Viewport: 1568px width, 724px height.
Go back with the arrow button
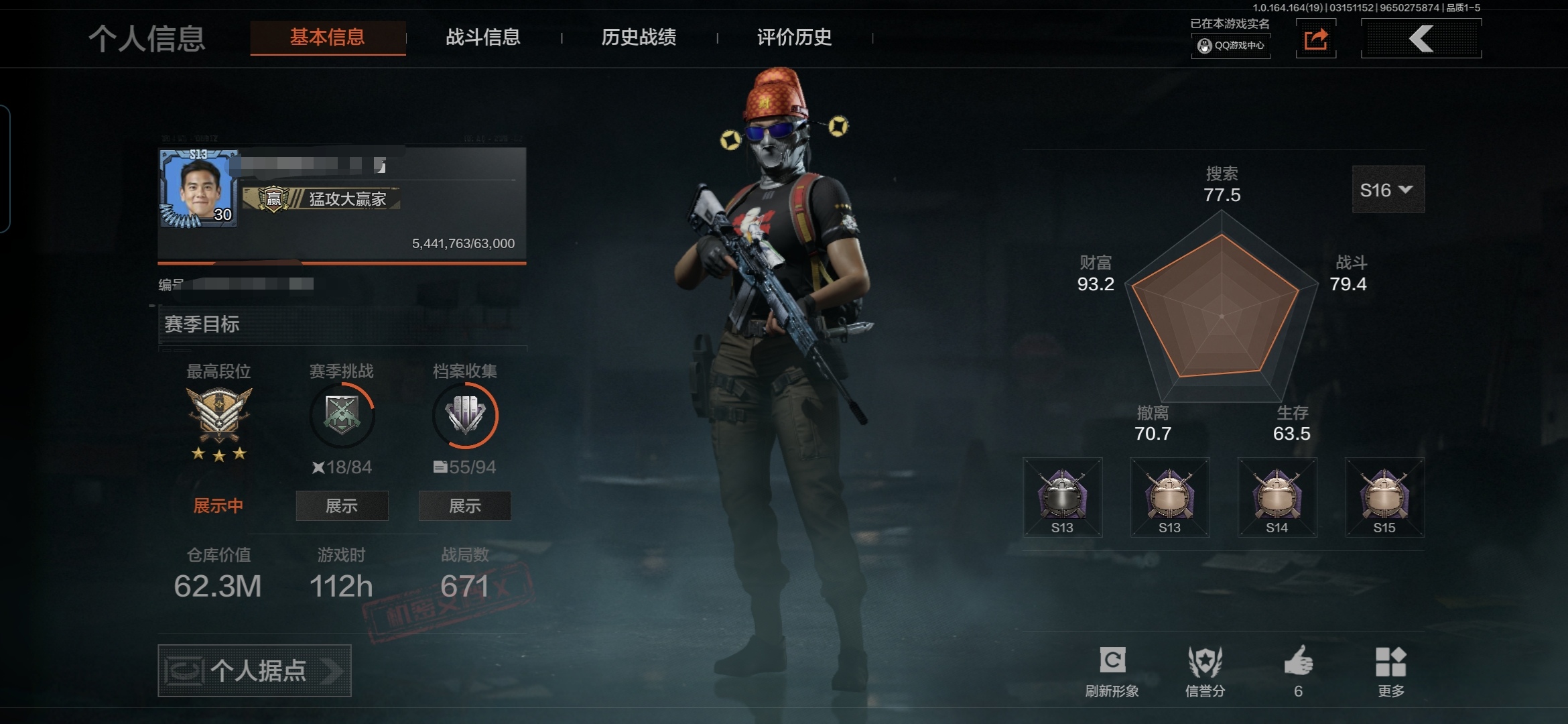click(x=1421, y=39)
